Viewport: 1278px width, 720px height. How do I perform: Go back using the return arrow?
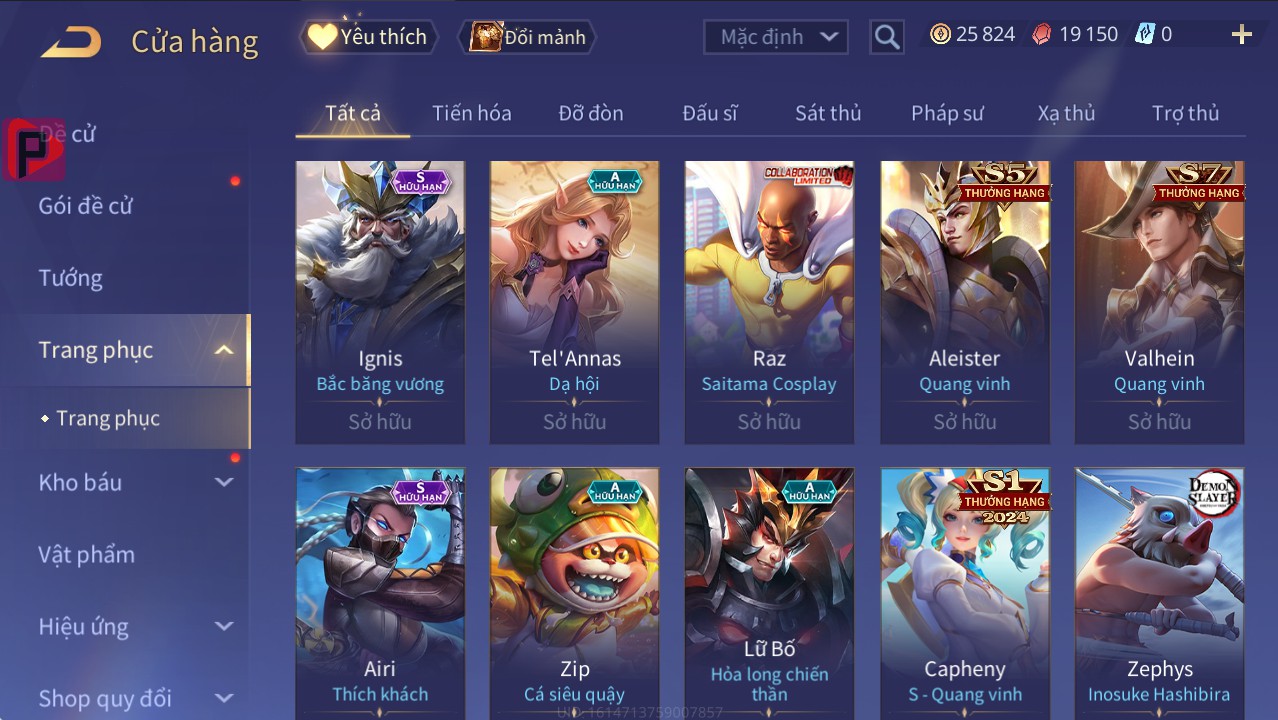[71, 41]
